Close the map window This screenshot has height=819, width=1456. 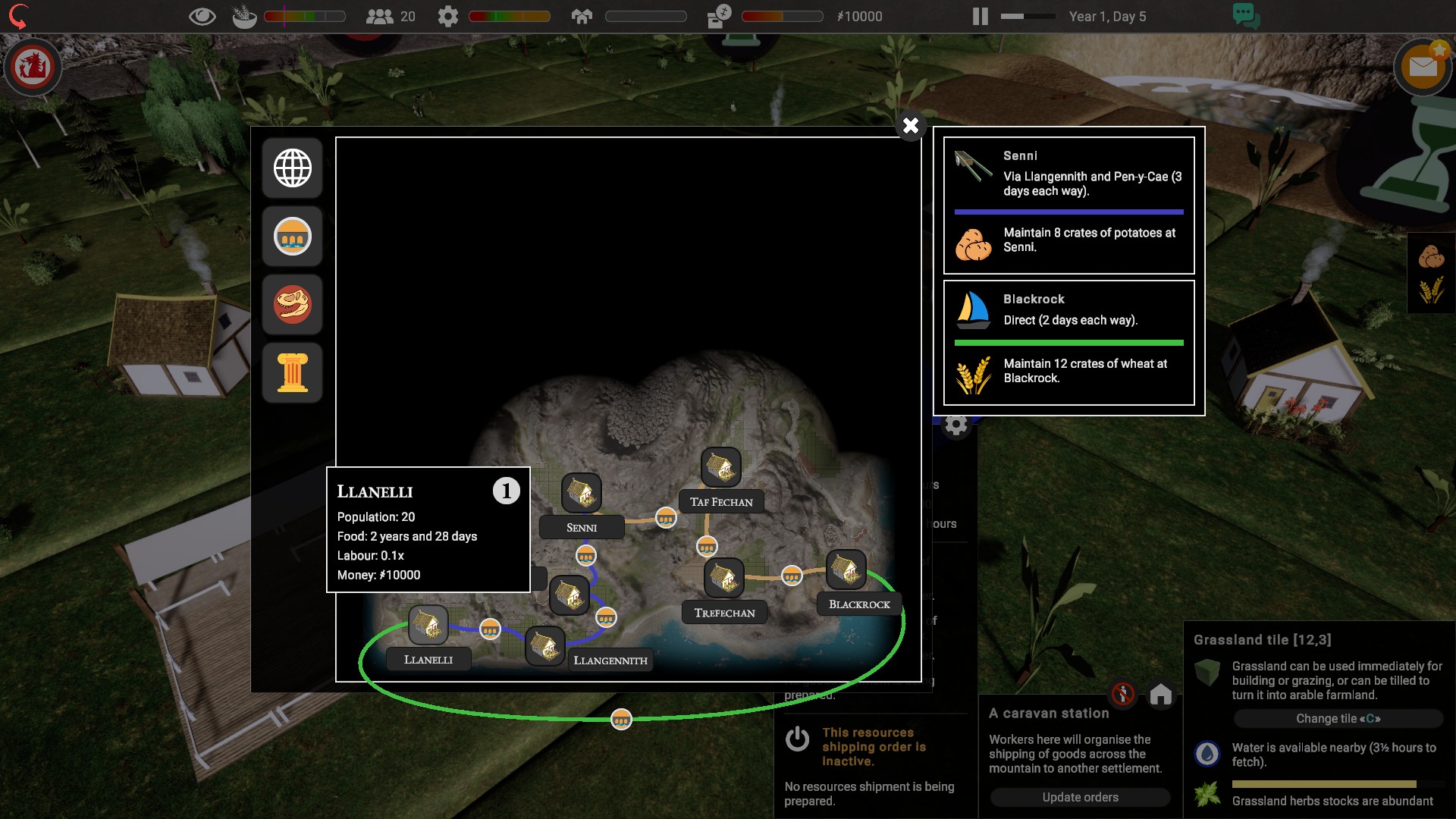pyautogui.click(x=911, y=125)
